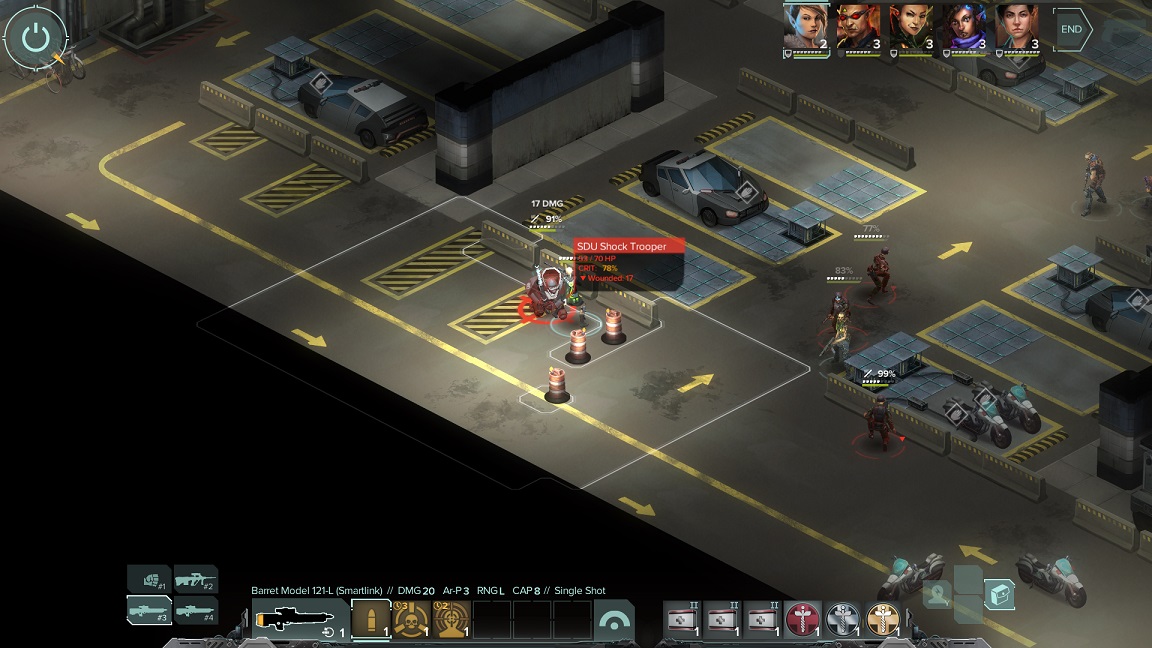Switch to weapon slot #4
This screenshot has height=648, width=1152.
pos(196,609)
